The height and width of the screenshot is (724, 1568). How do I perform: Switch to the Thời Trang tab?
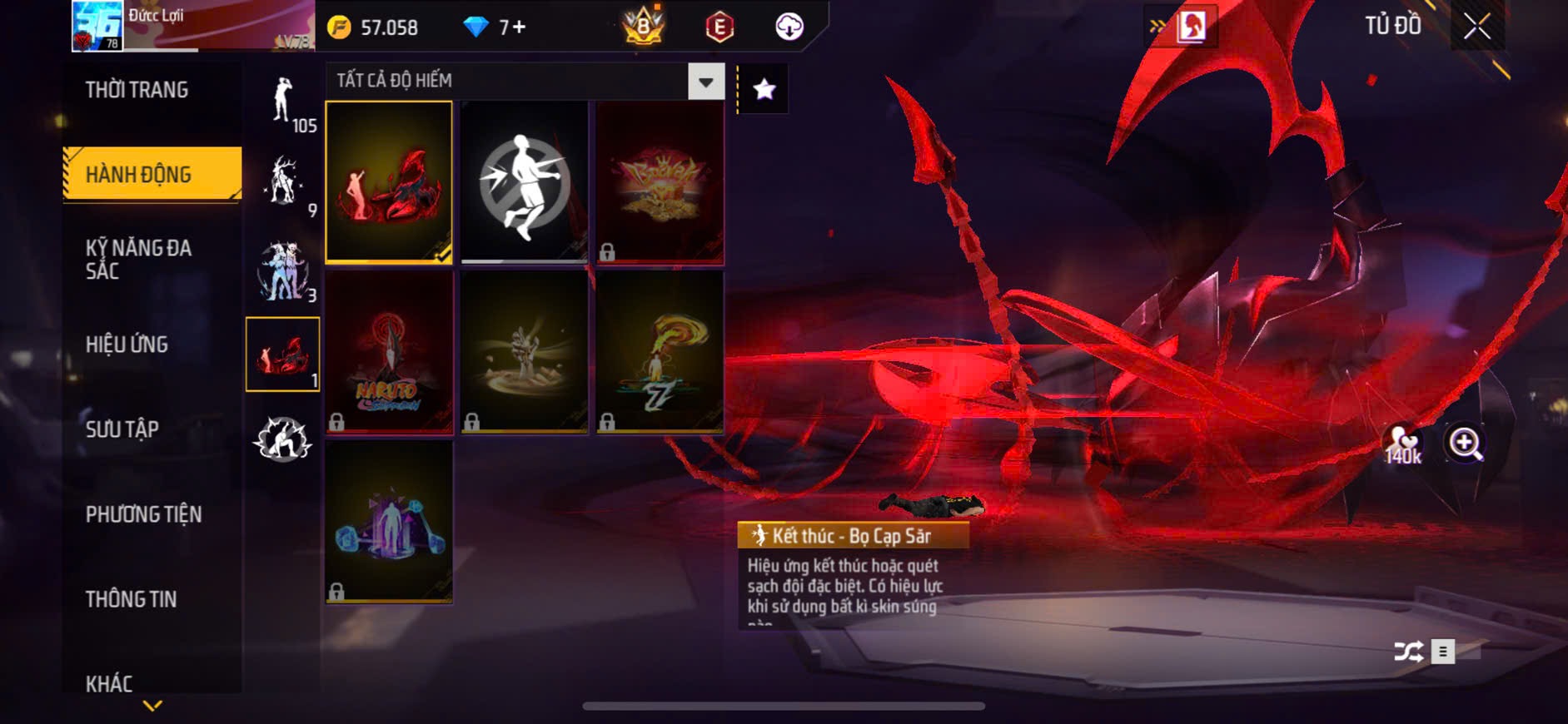137,90
